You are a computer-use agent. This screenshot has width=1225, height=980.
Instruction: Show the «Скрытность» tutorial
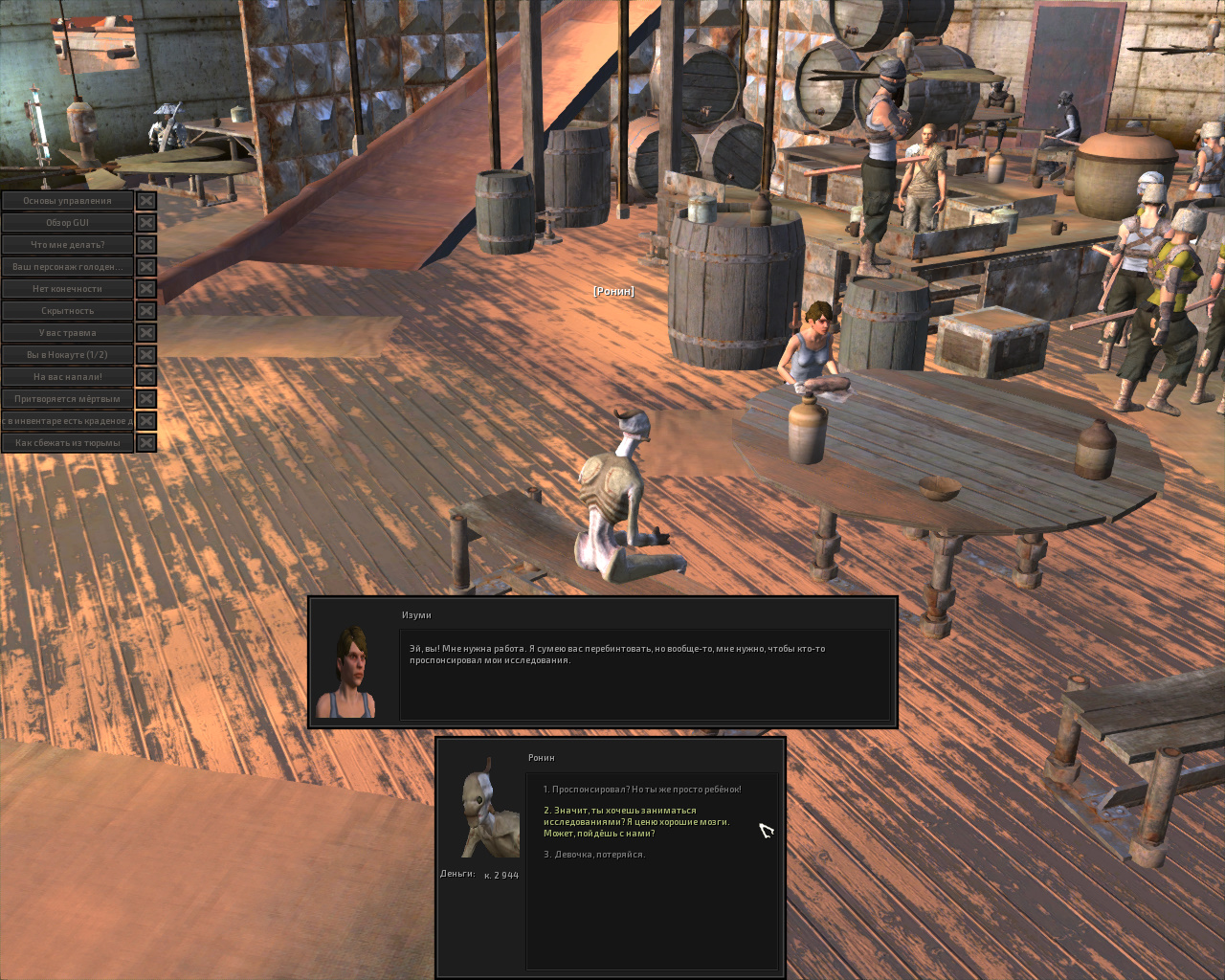(x=67, y=311)
